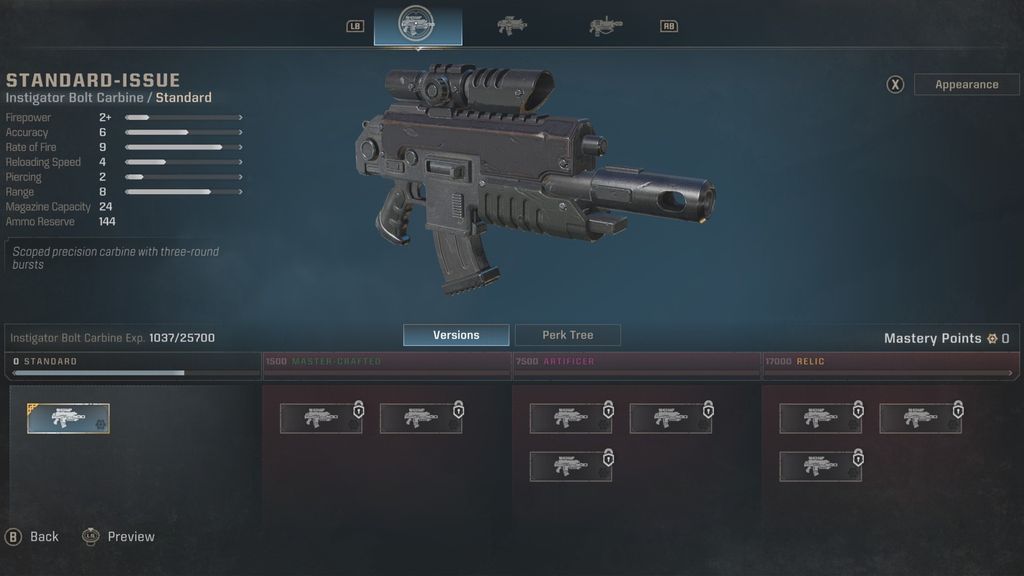1024x576 pixels.
Task: Switch to the rightmost weapon tab at top
Action: 605,26
